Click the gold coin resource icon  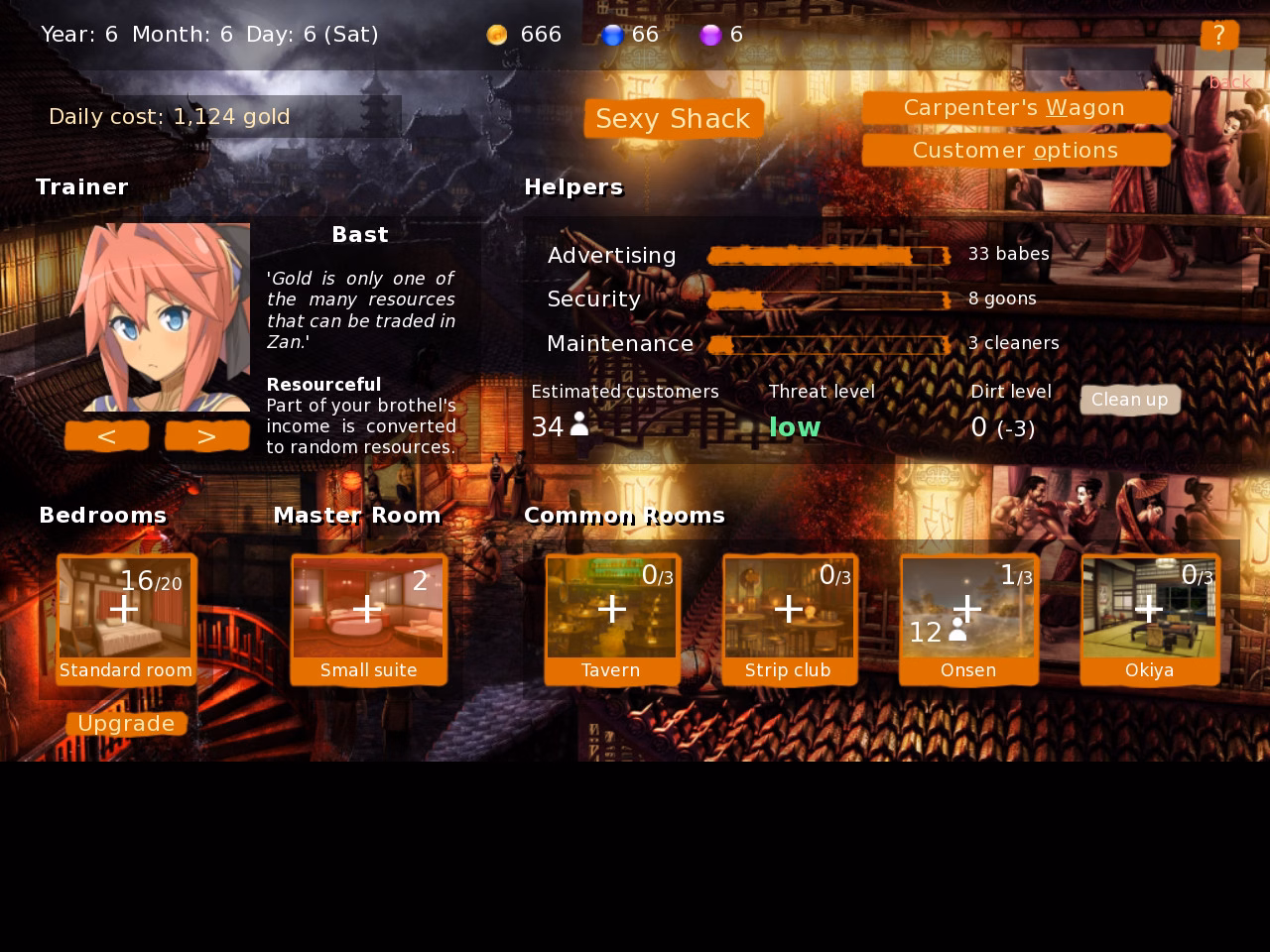495,34
